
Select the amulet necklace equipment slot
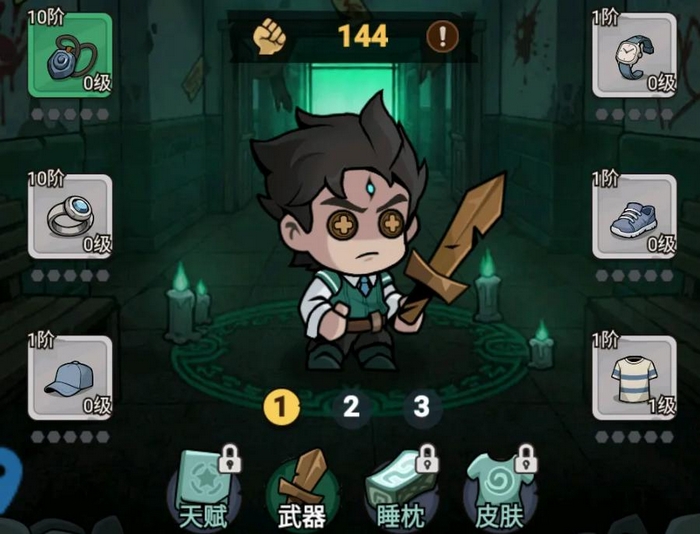(x=70, y=56)
